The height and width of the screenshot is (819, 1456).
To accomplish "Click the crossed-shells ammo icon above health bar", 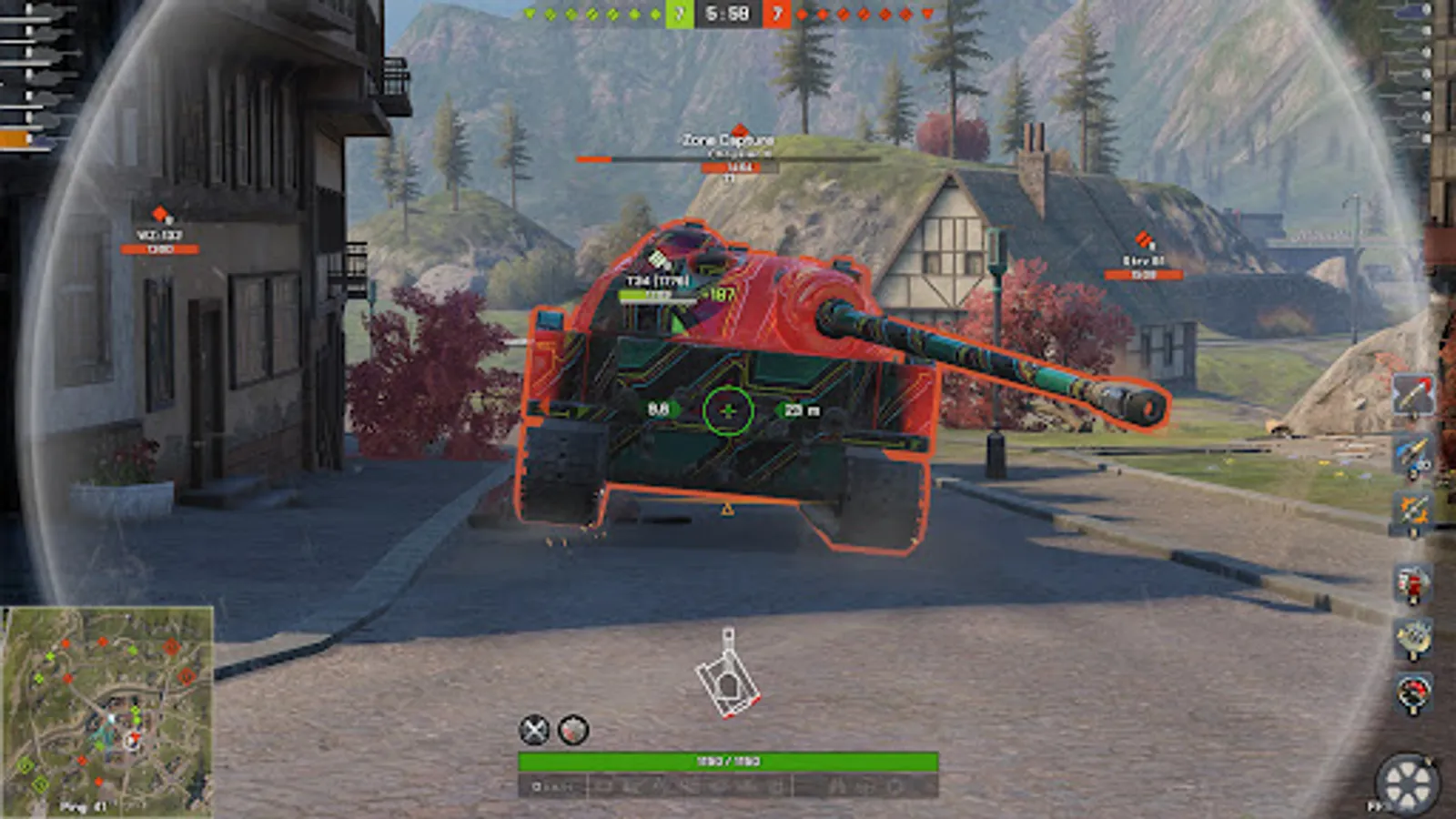I will [x=534, y=728].
